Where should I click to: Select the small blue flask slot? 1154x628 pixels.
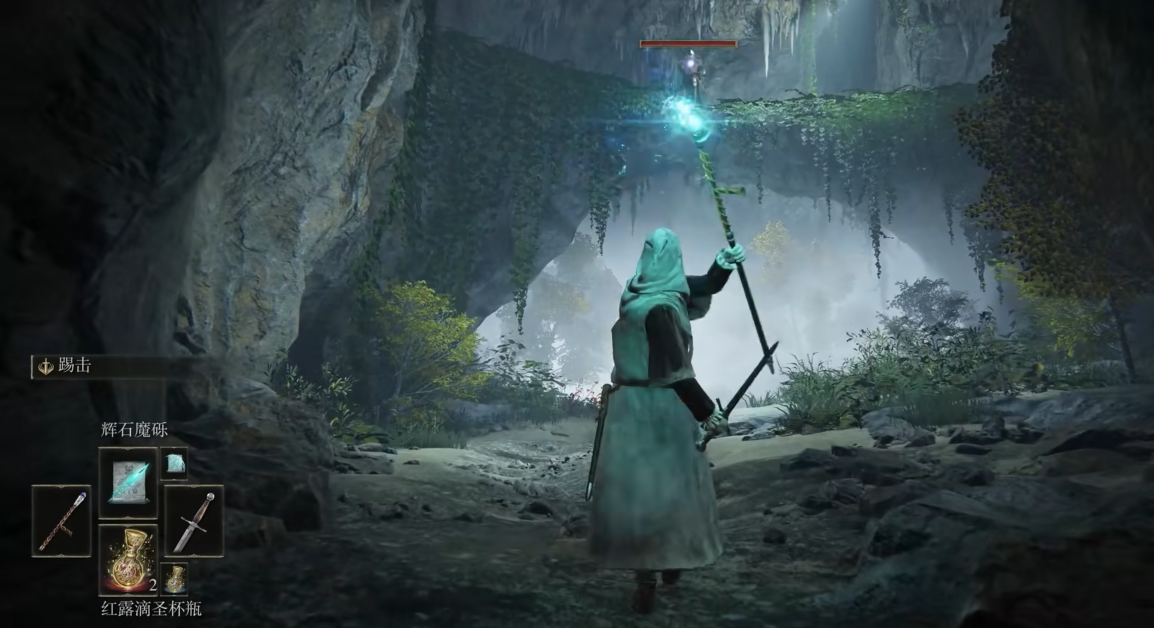click(174, 577)
